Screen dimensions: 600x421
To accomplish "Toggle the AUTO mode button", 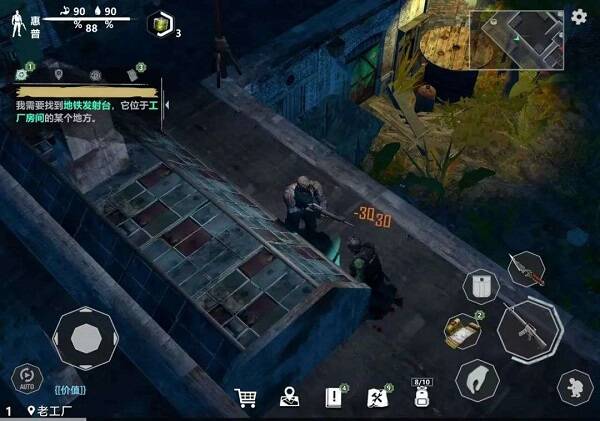I will 27,379.
